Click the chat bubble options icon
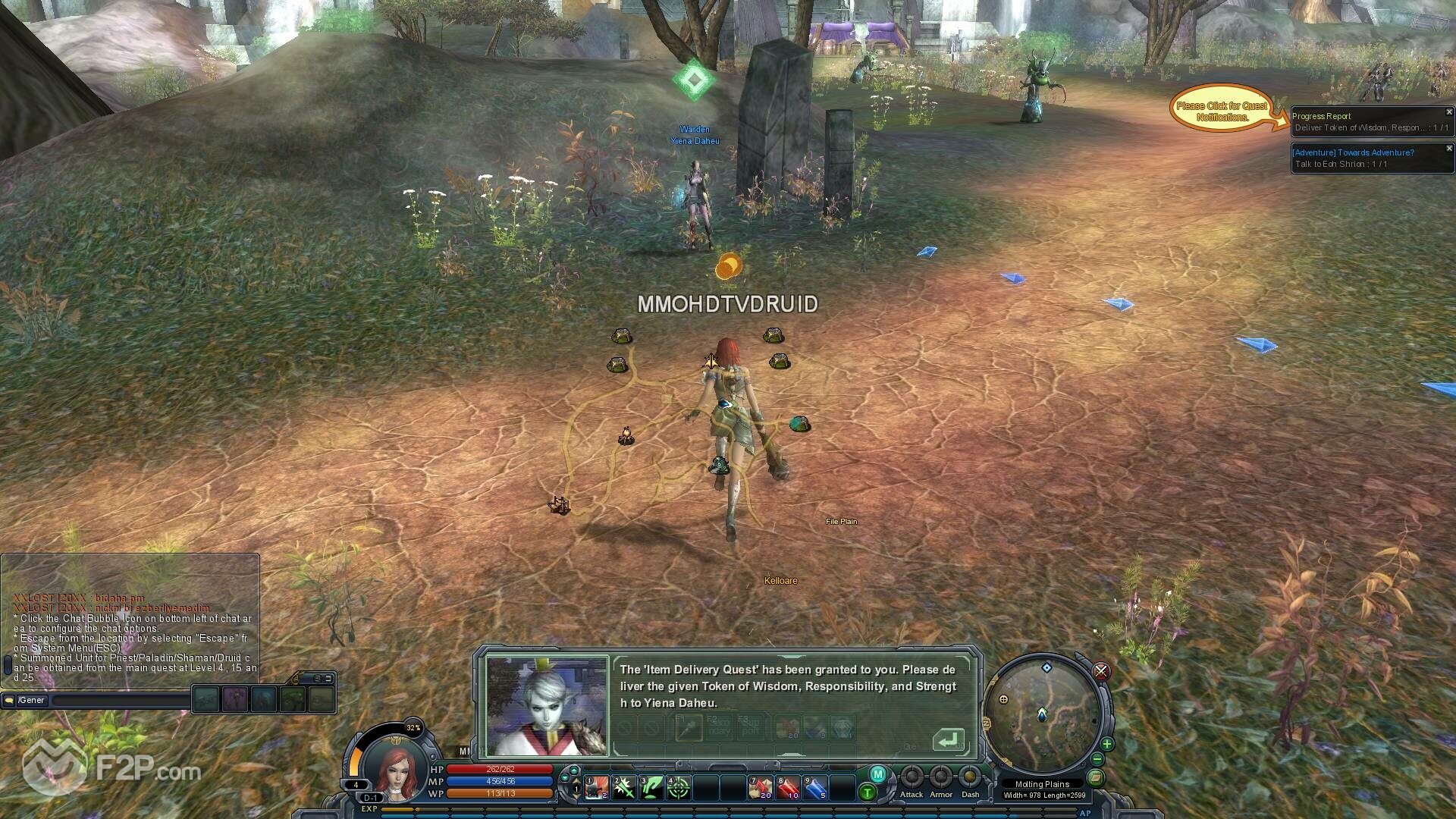The width and height of the screenshot is (1456, 819). [9, 701]
